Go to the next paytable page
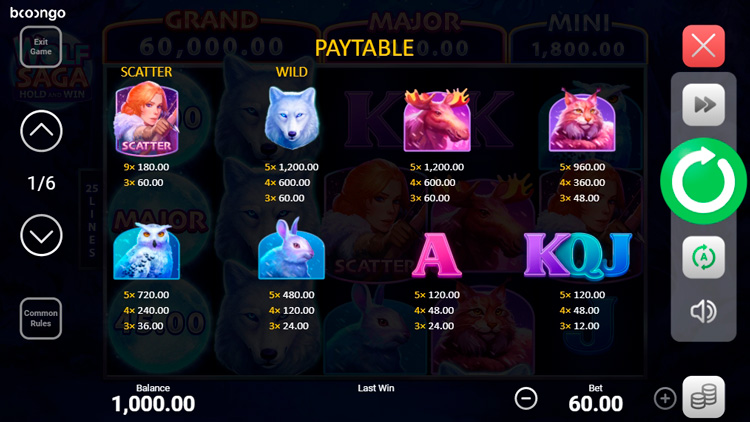 (x=41, y=236)
